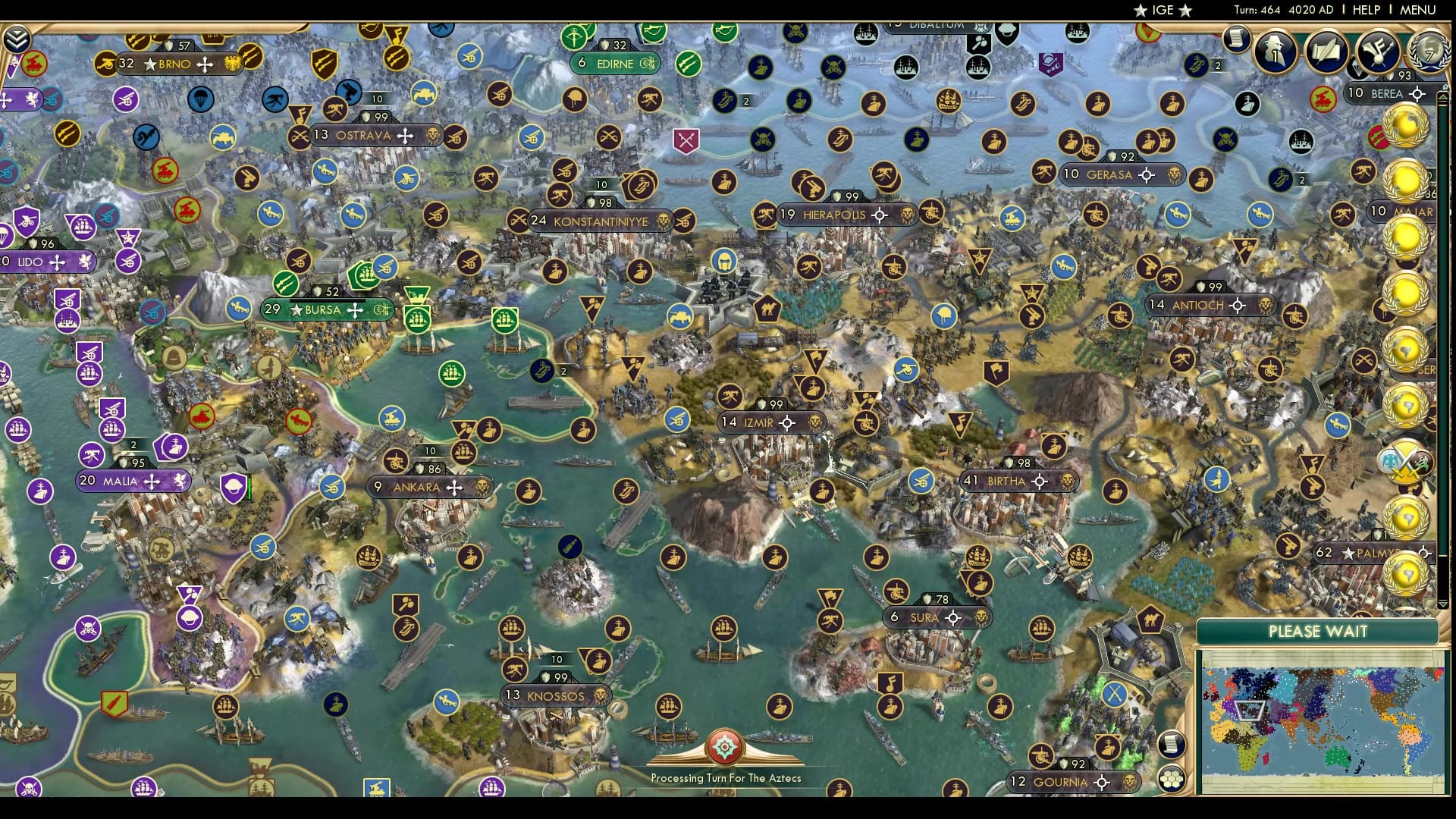This screenshot has height=819, width=1456.
Task: Open the crossed swords war notification
Action: [1405, 463]
